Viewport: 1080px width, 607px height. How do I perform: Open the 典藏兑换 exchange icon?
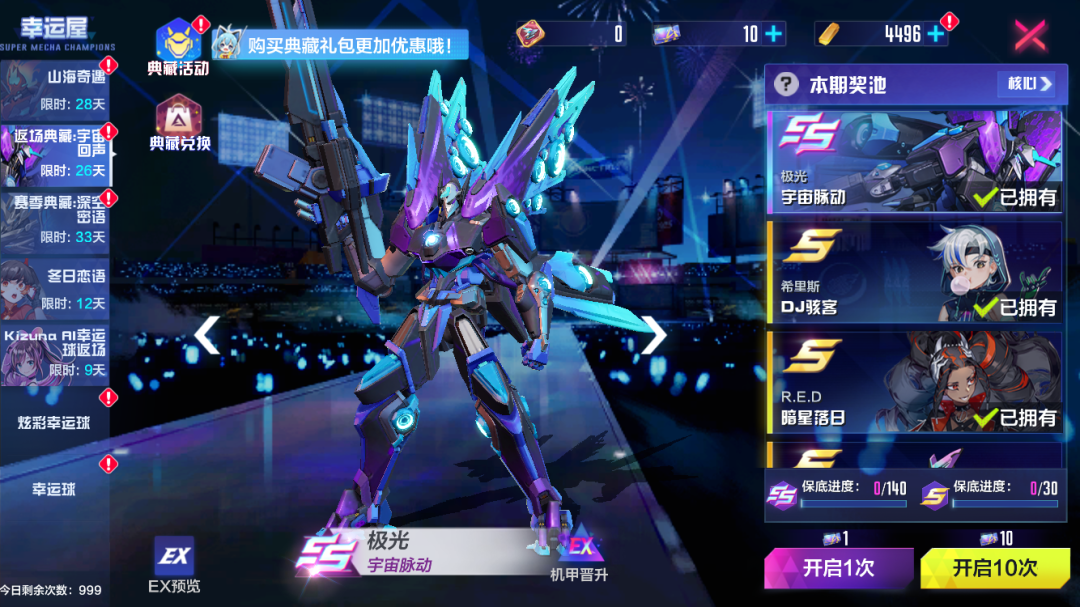tap(179, 122)
